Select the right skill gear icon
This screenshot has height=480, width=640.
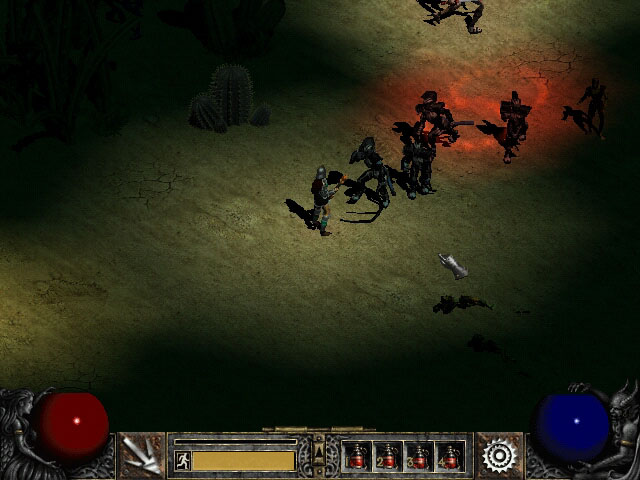[498, 455]
